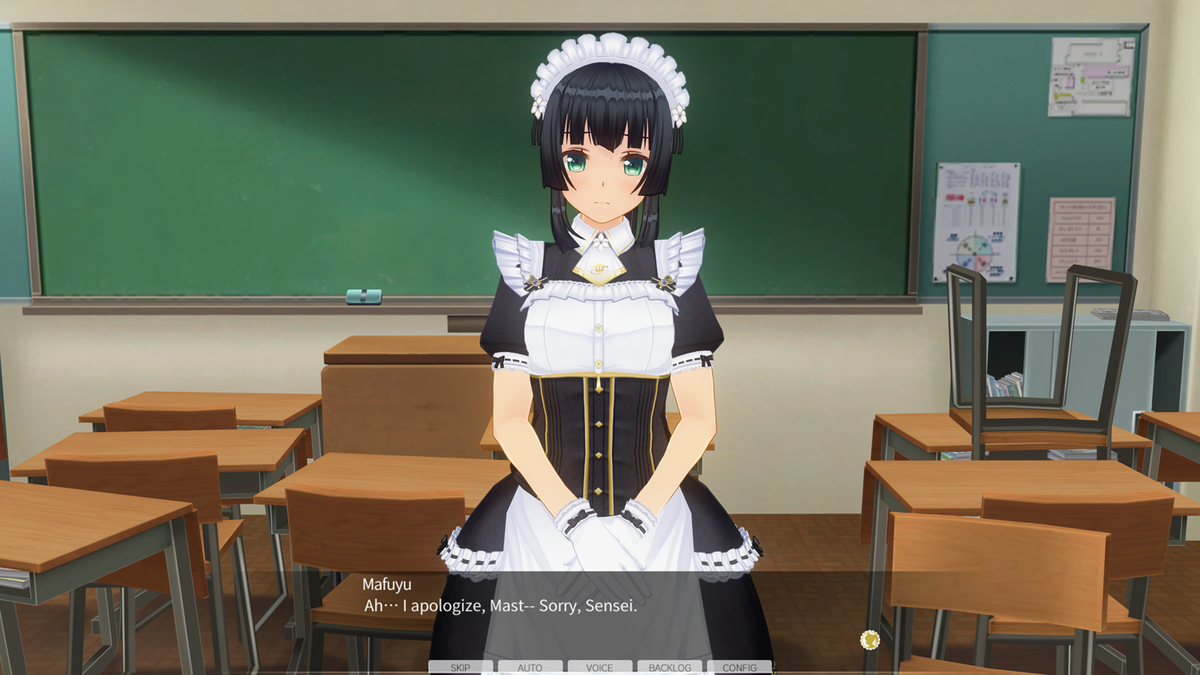Replay the line with VOICE button
The image size is (1200, 675).
[600, 667]
